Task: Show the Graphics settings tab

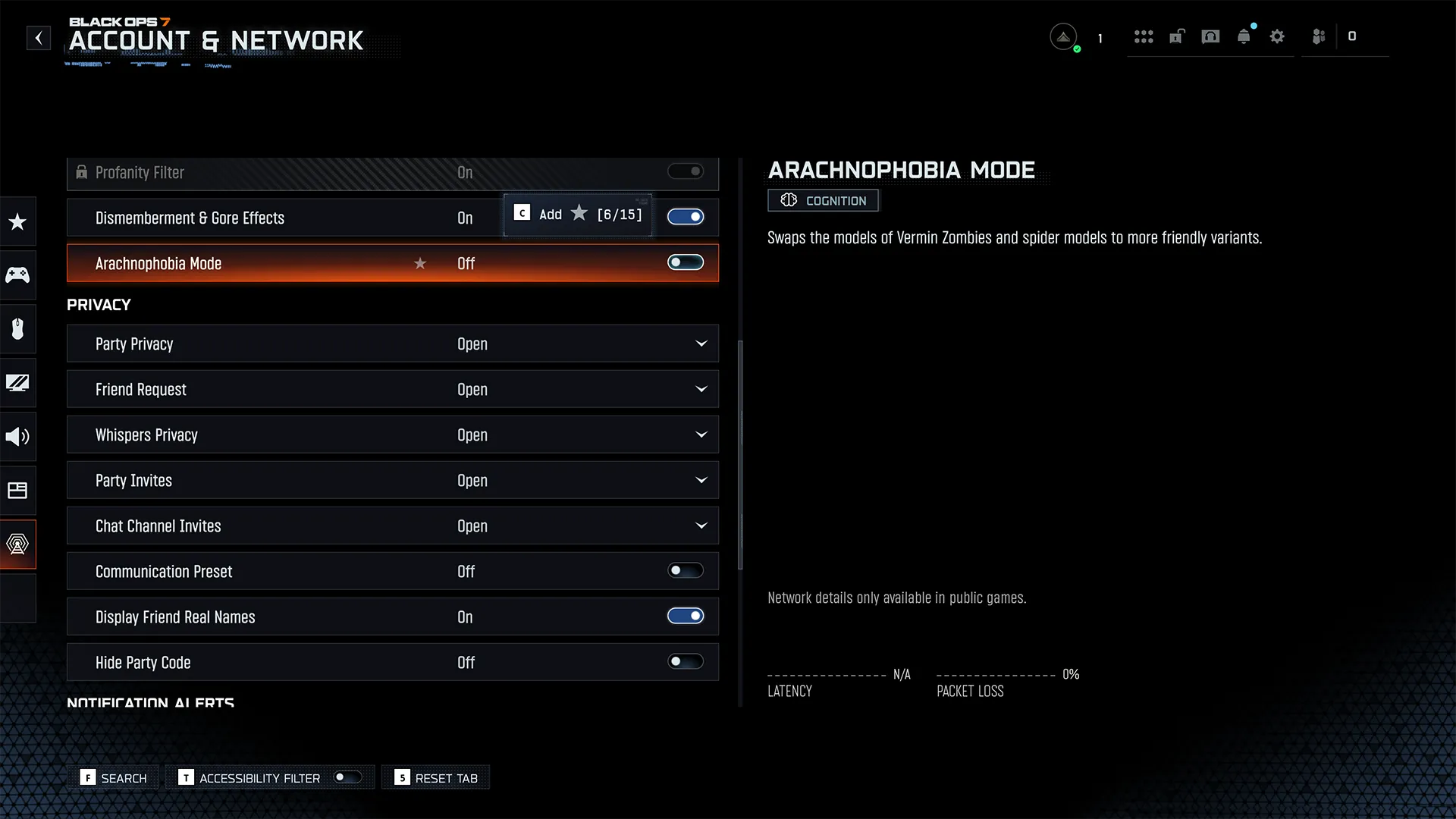Action: click(x=17, y=383)
